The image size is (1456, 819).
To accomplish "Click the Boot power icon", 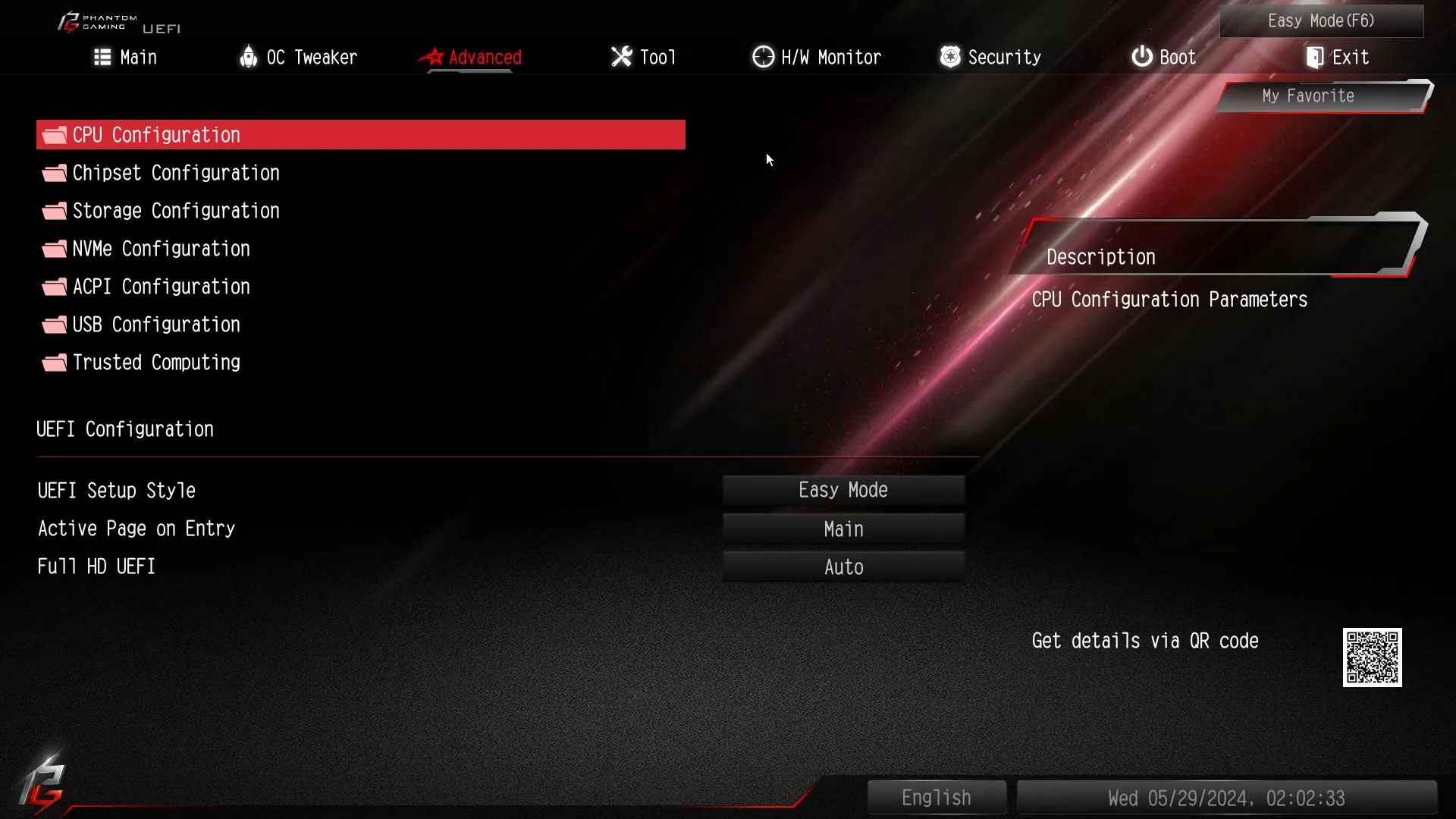I will point(1141,56).
